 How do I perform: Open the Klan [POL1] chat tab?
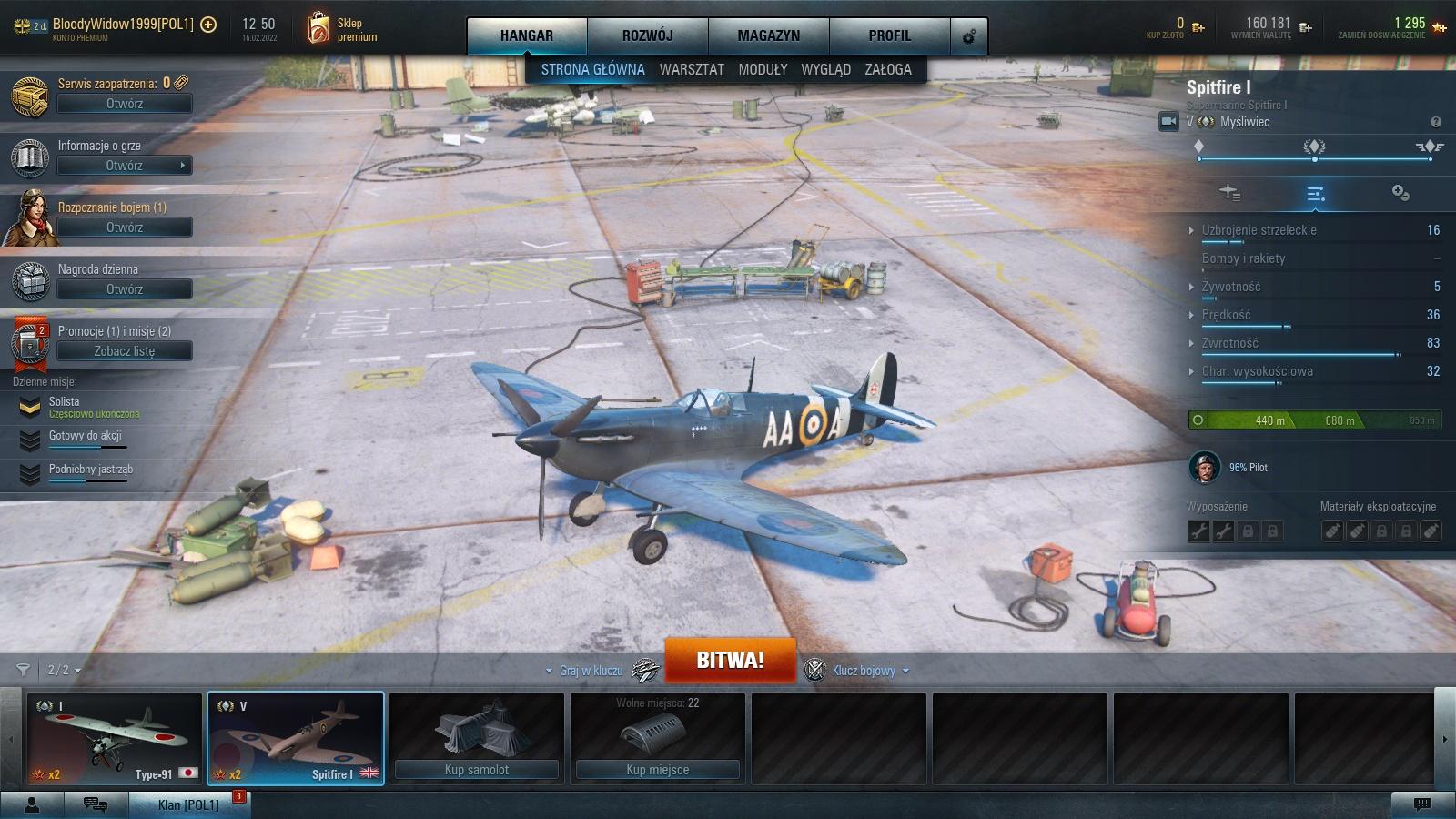coord(187,805)
